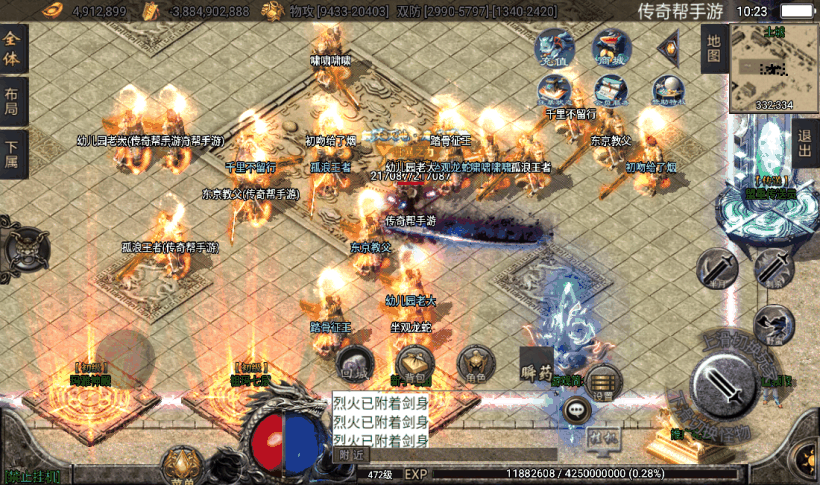The width and height of the screenshot is (820, 485).
Task: Switch to the 布局 tab
Action: (x=12, y=103)
